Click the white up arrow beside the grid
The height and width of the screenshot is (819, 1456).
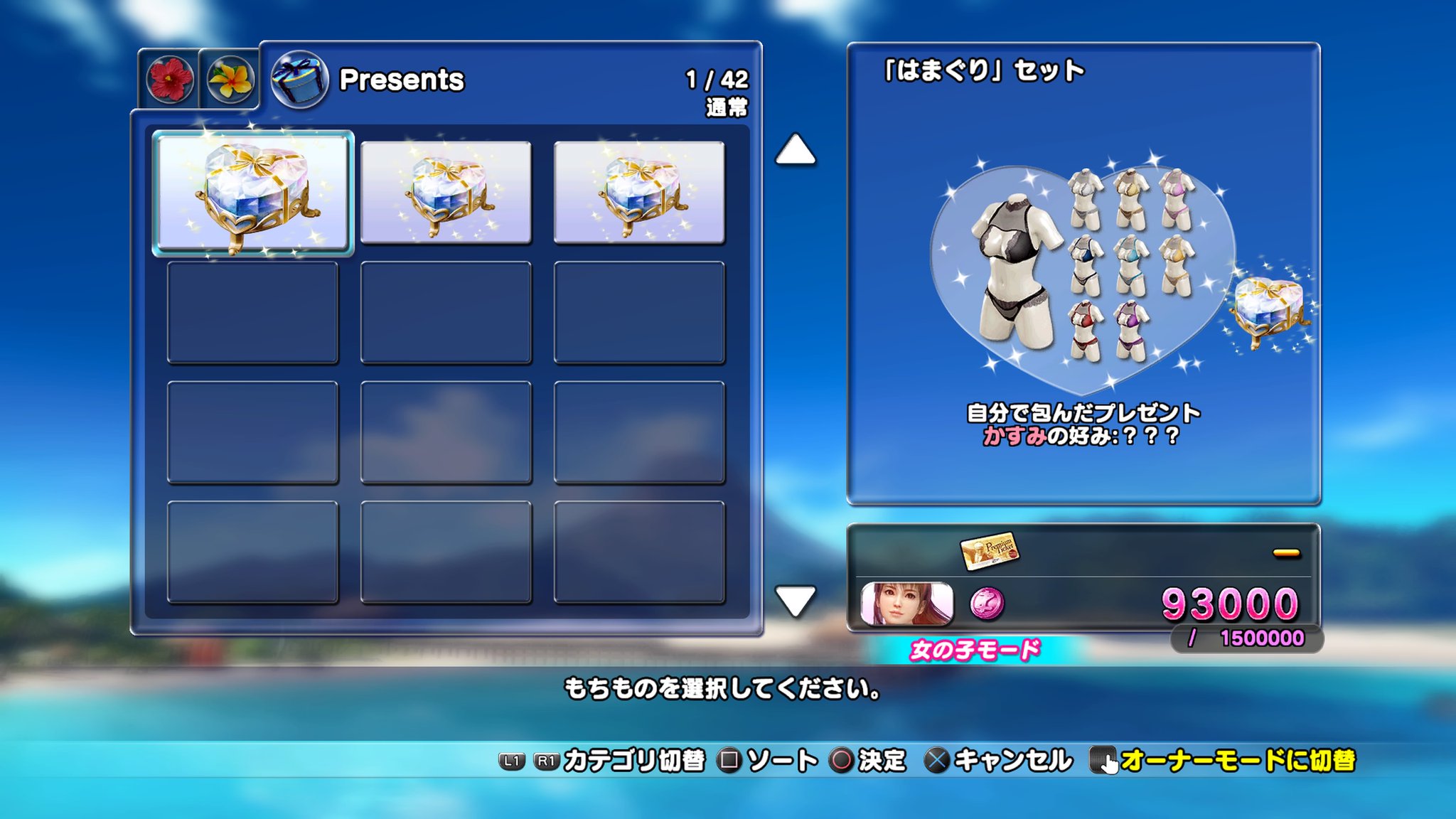[x=795, y=149]
